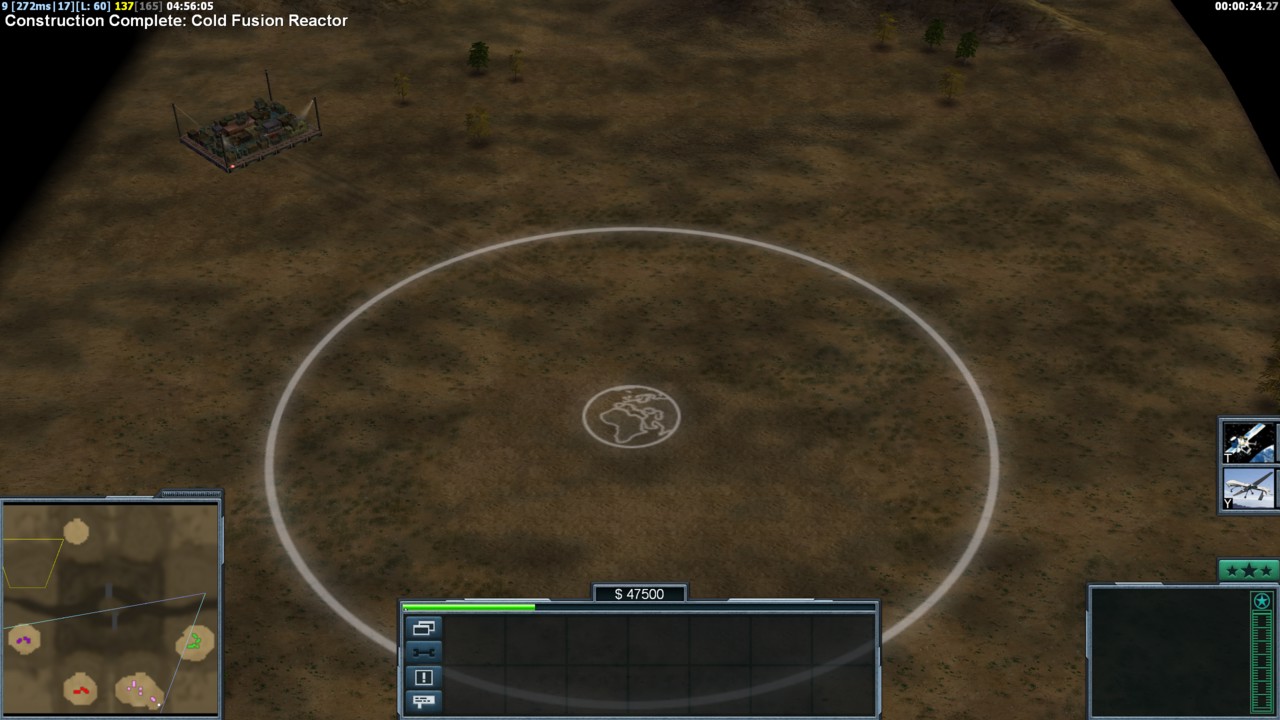Viewport: 1280px width, 720px height.
Task: Activate the spy satellite power shortcut
Action: click(x=1249, y=442)
